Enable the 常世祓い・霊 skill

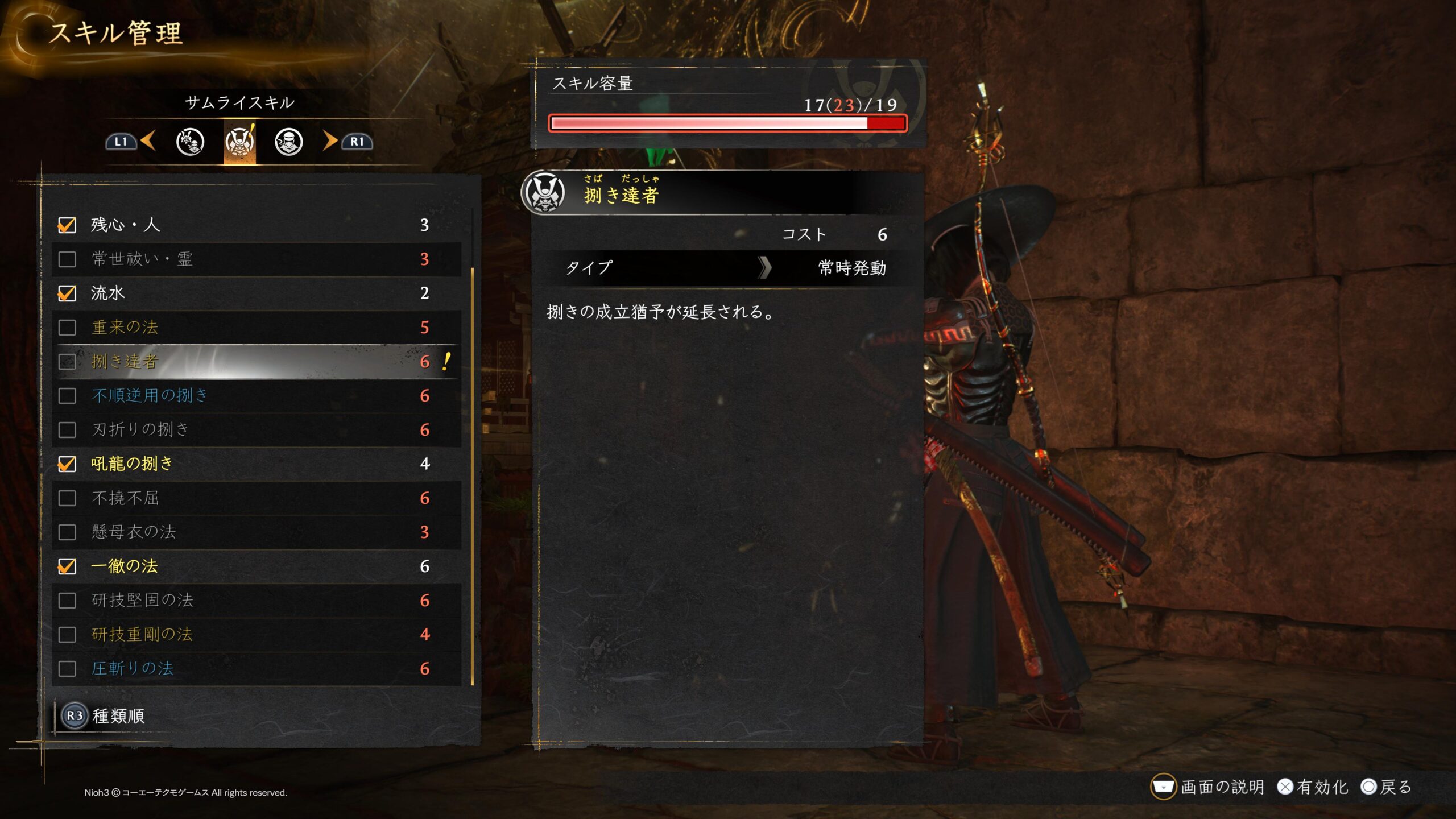[x=67, y=259]
